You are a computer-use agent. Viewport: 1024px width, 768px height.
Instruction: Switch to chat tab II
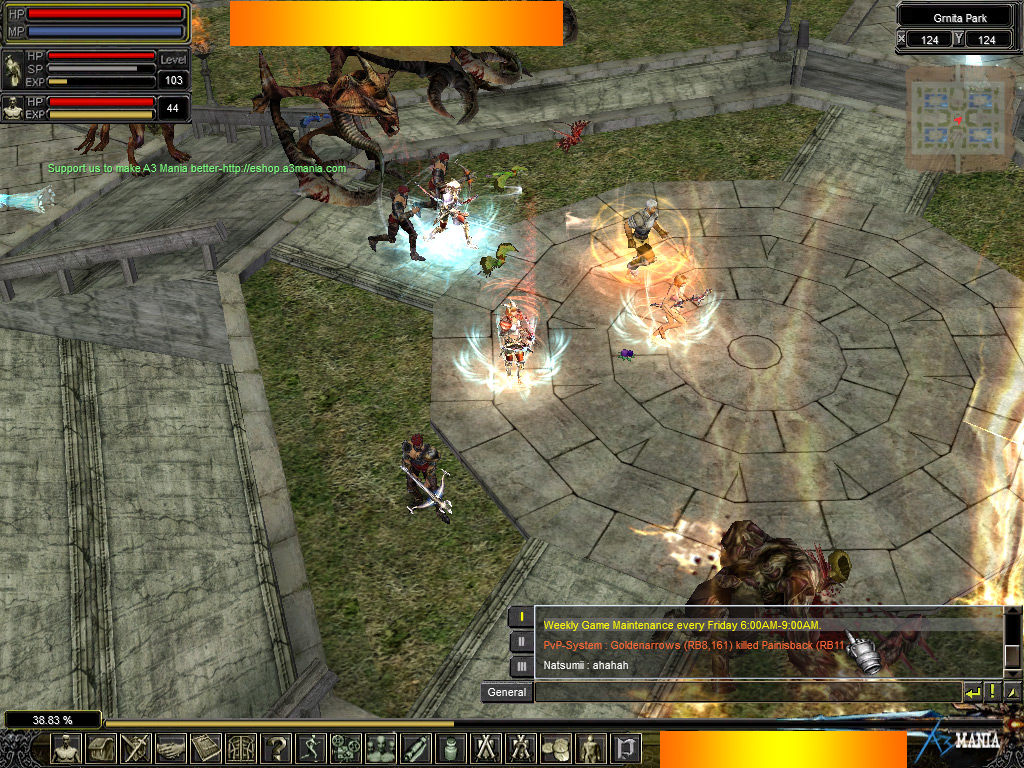(x=521, y=642)
